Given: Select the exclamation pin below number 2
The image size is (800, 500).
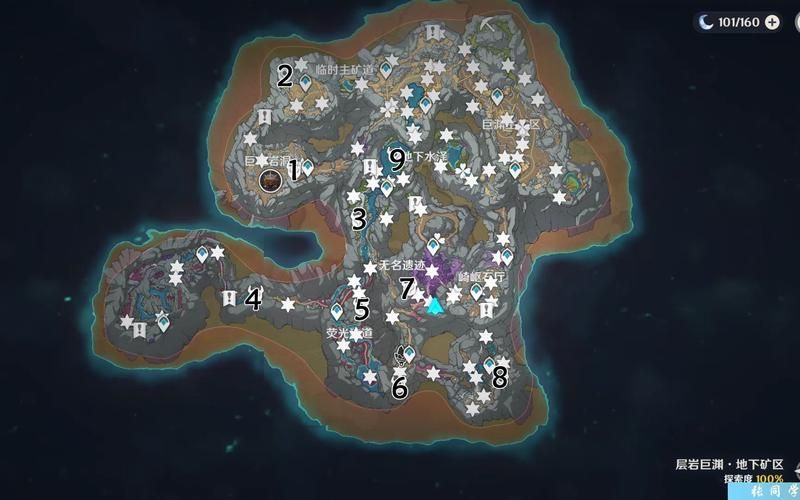Looking at the screenshot, I should (264, 117).
